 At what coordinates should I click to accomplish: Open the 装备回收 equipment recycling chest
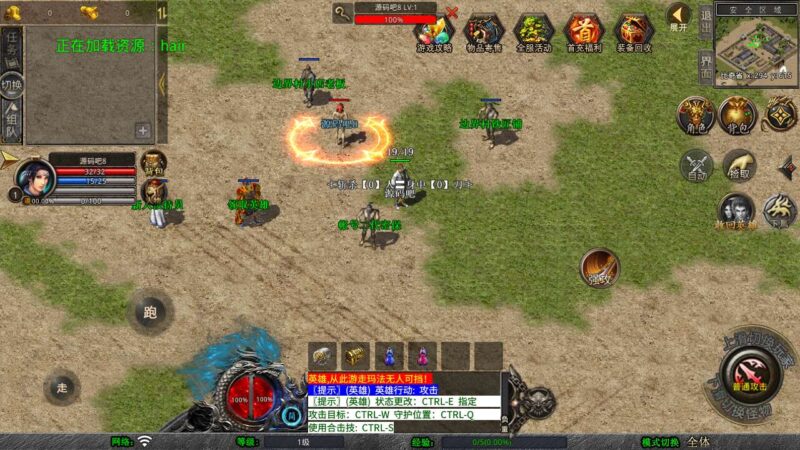click(634, 31)
